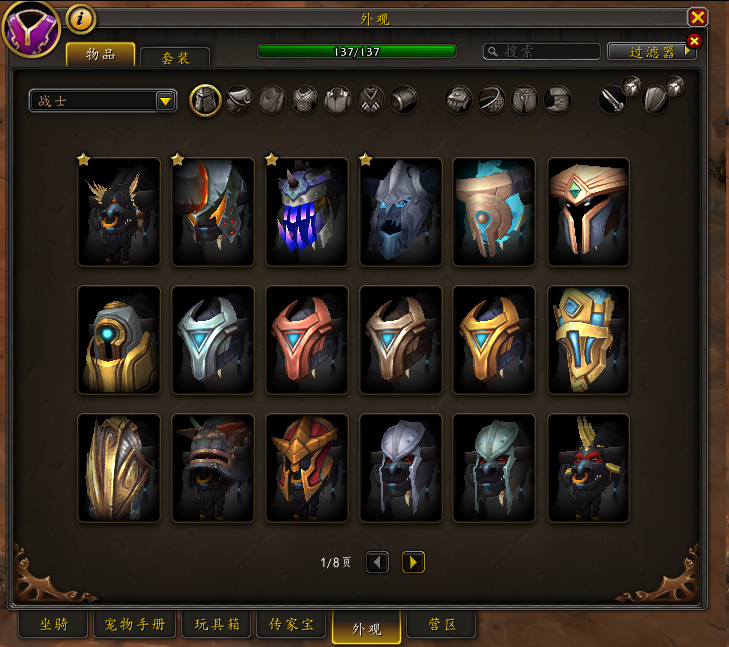The height and width of the screenshot is (647, 729).
Task: Open the 传家宝 heirlooms tab
Action: tap(292, 625)
